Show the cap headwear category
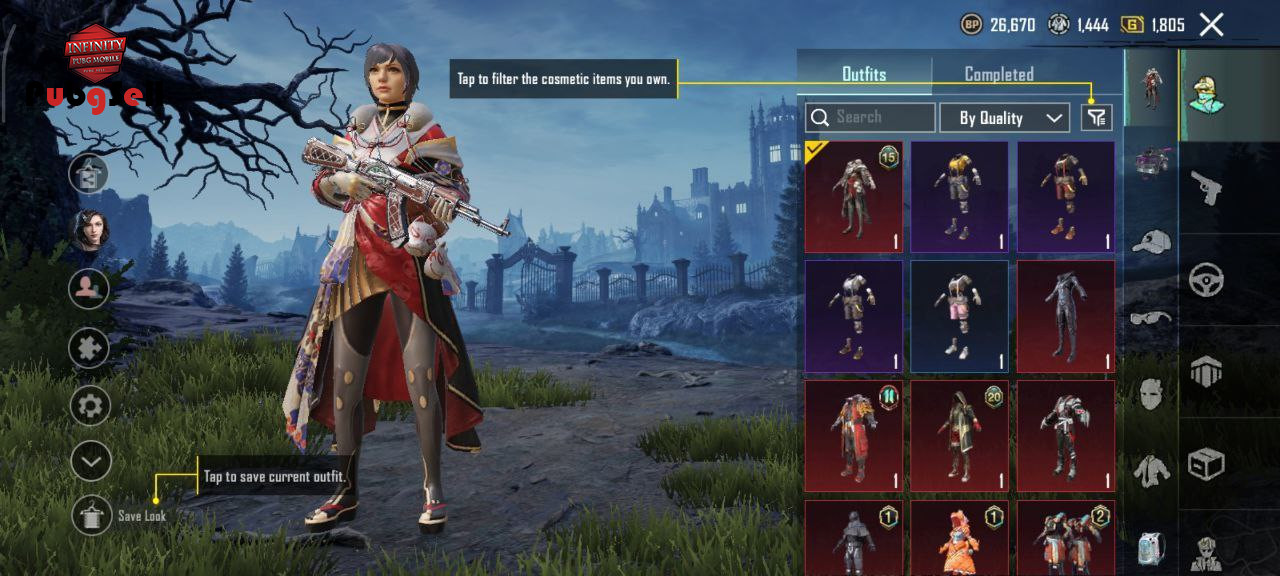The height and width of the screenshot is (576, 1280). click(1151, 242)
